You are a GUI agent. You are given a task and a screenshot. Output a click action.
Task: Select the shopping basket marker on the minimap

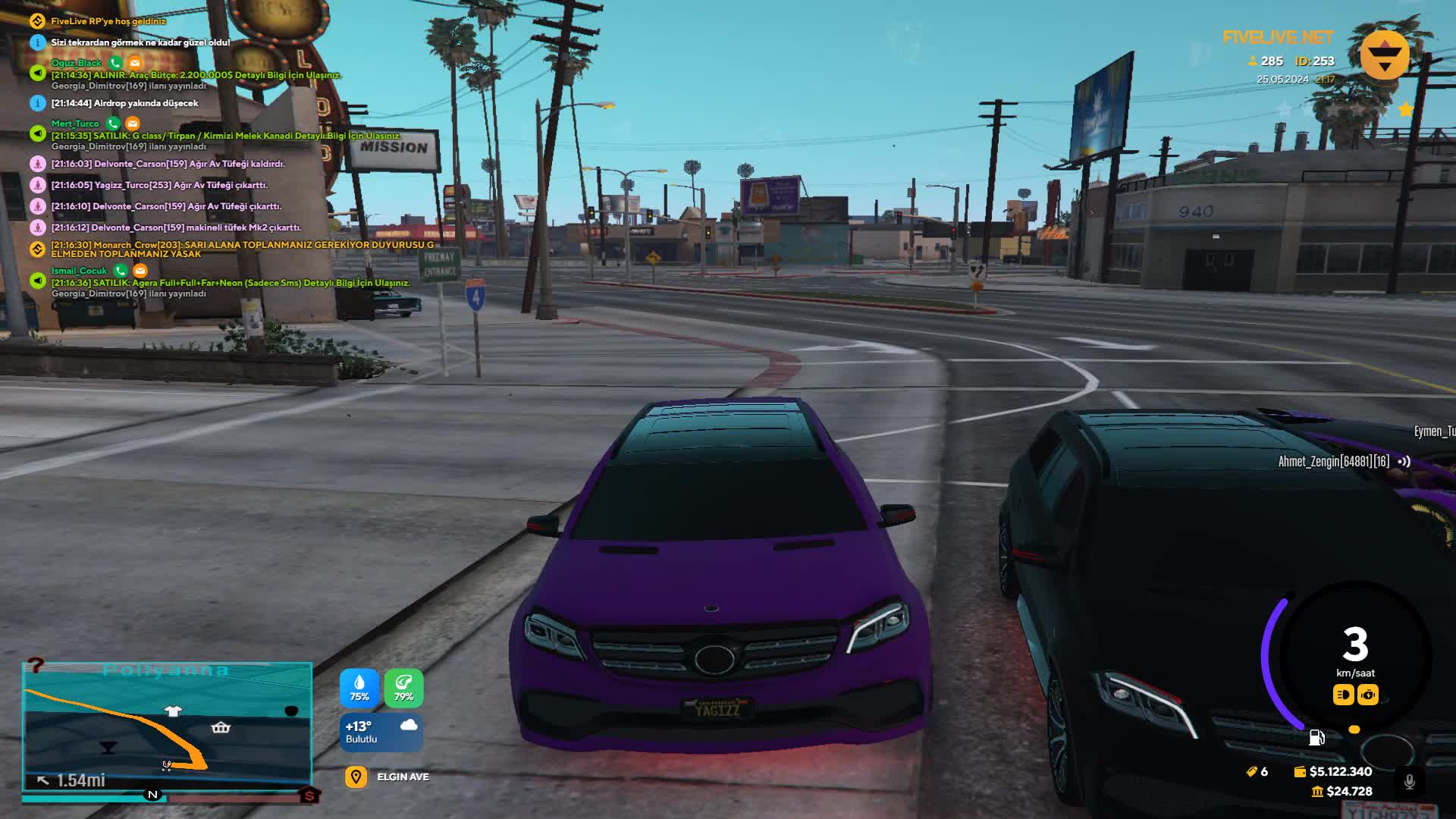click(x=221, y=728)
